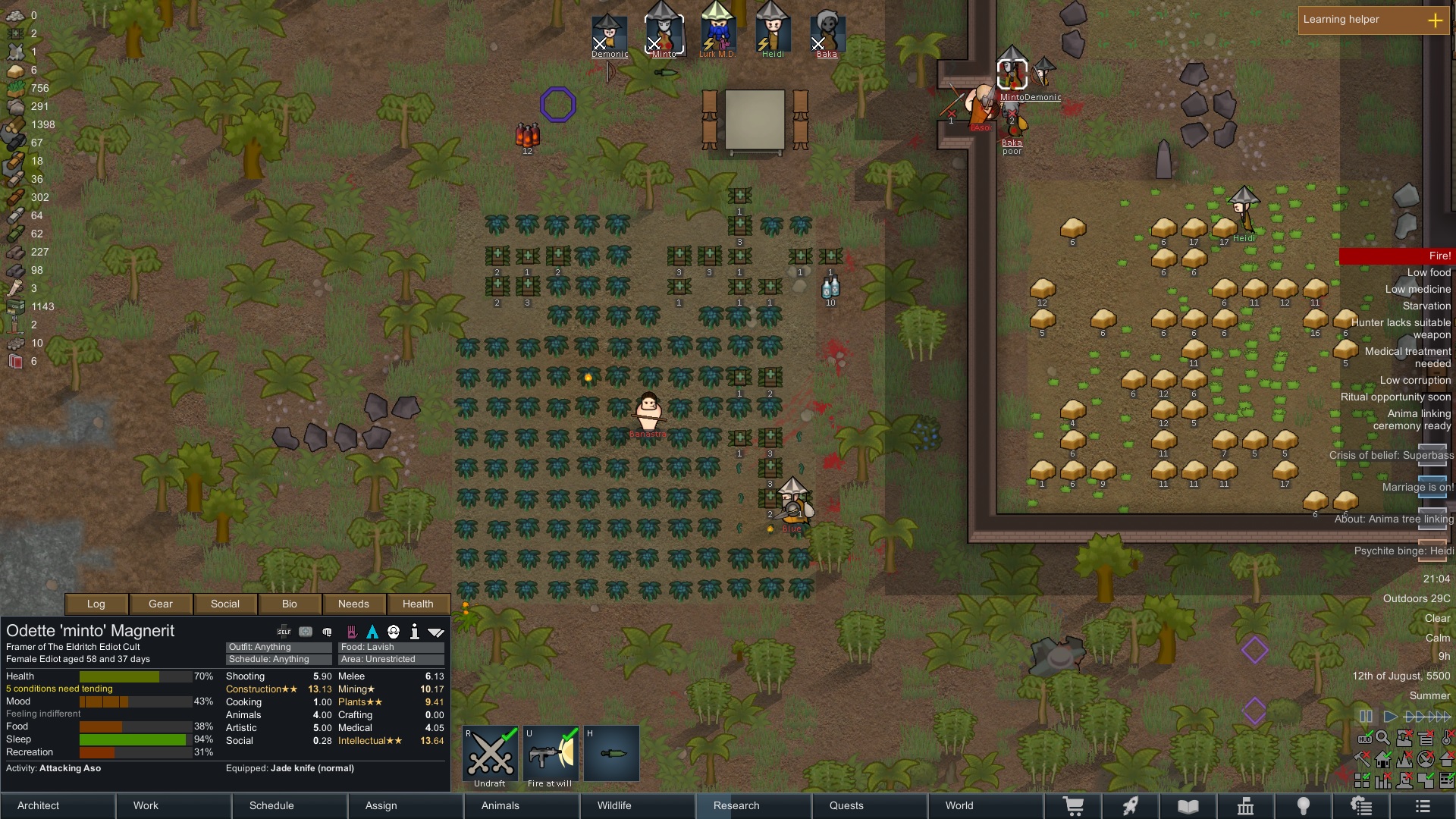Open the Needs tab

[353, 604]
